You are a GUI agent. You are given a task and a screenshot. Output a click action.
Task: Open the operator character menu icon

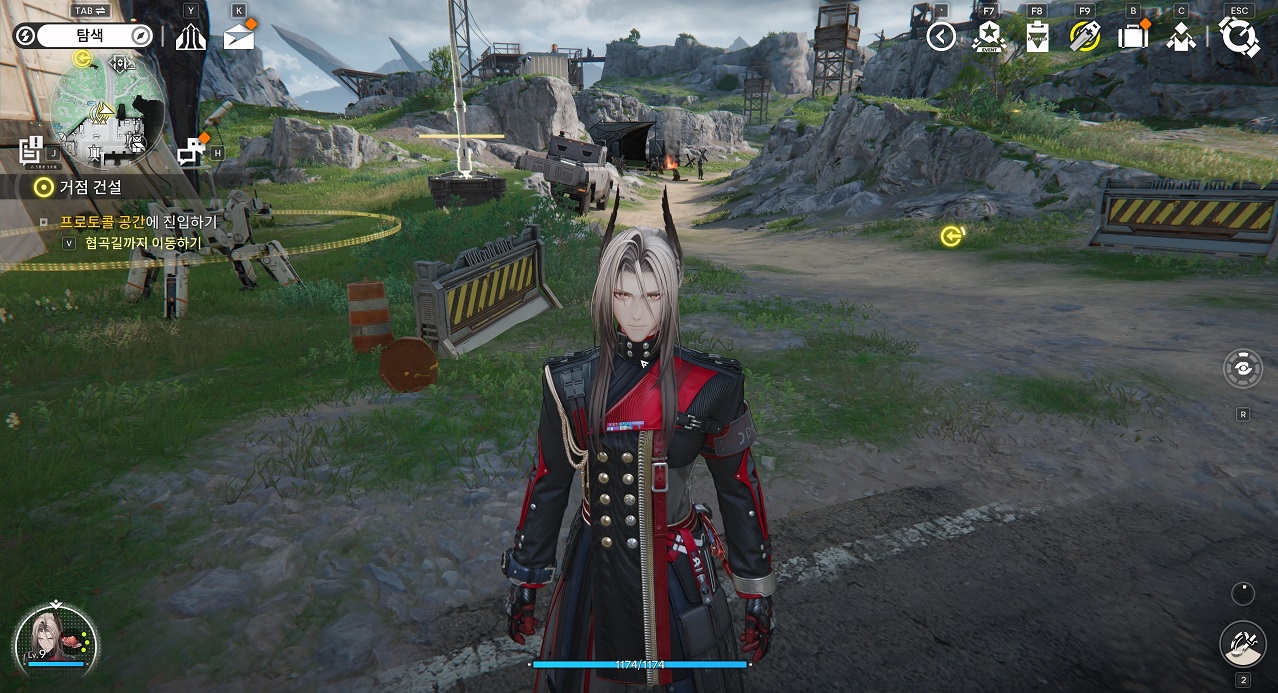pyautogui.click(x=1180, y=37)
